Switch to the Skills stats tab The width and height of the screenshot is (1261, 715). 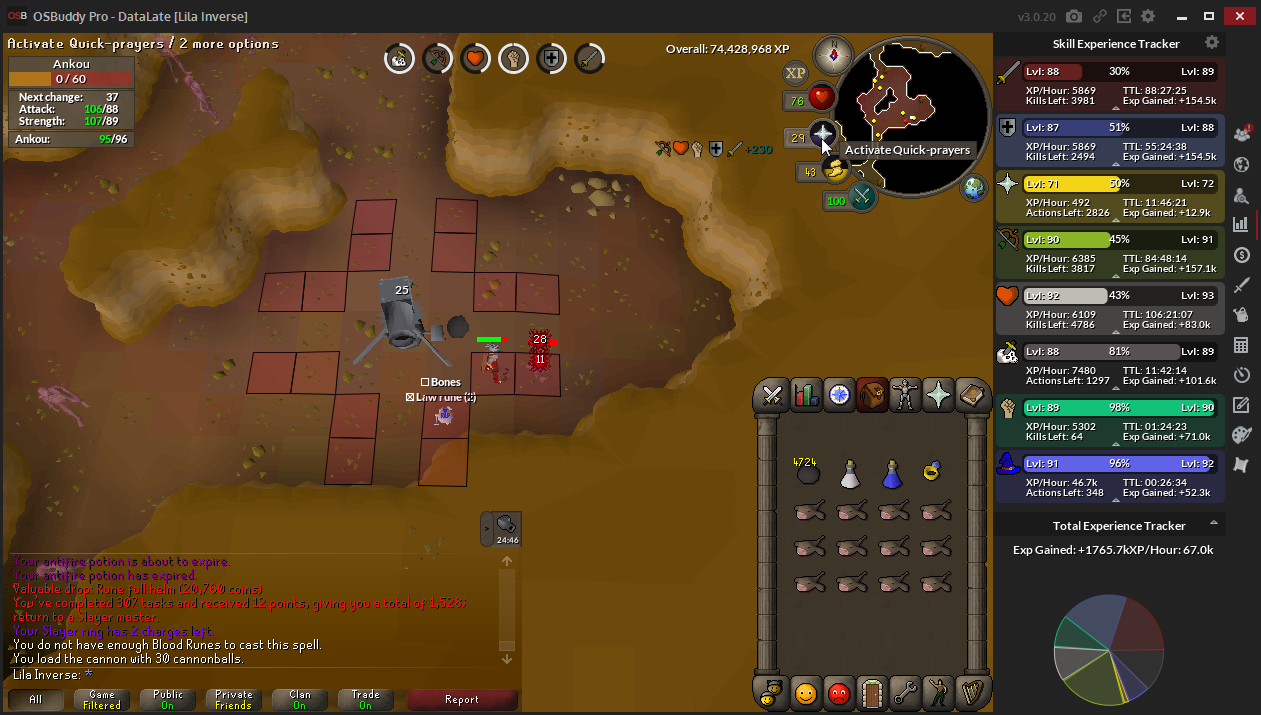pos(805,395)
